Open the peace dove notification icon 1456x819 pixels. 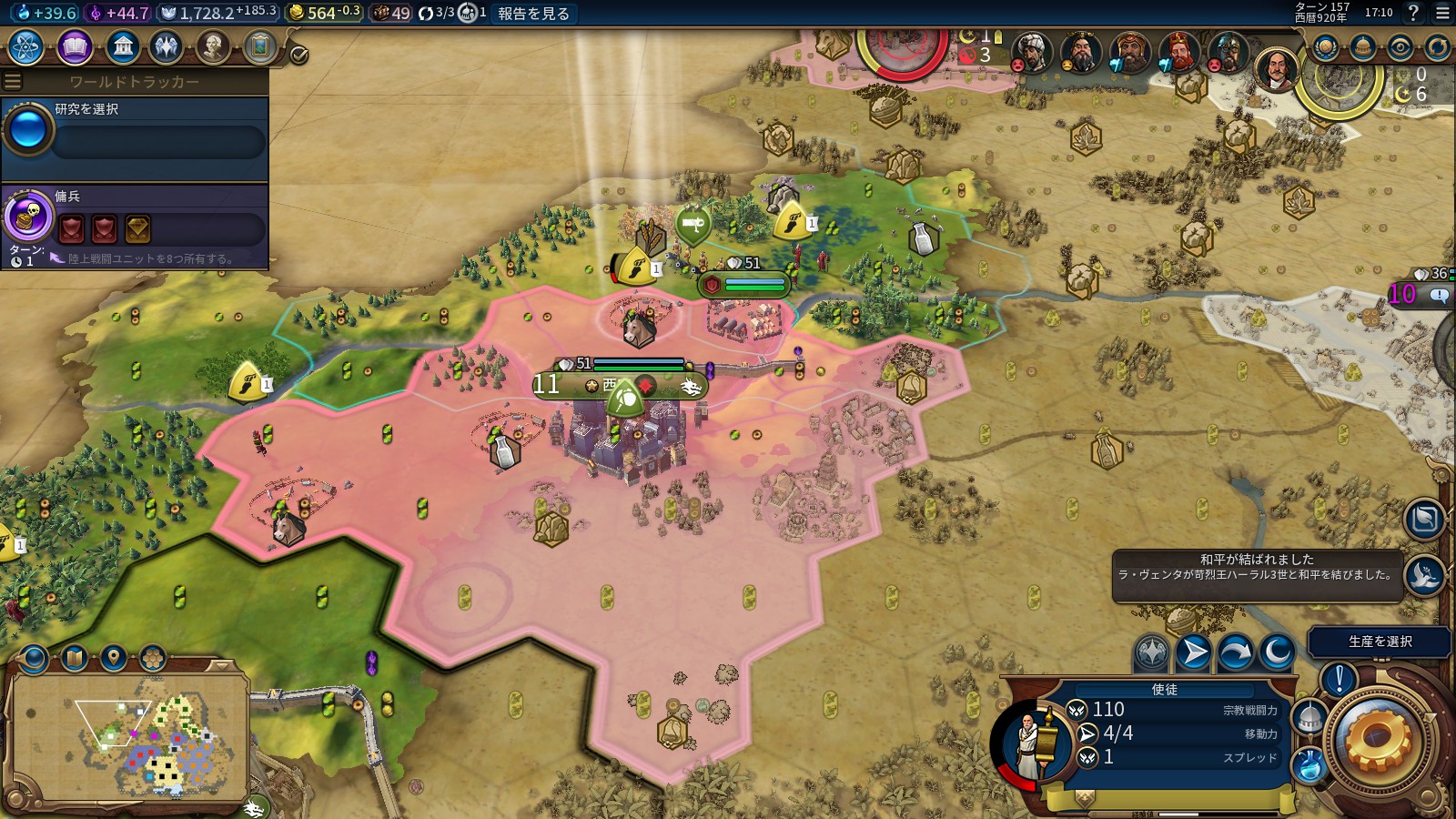(1424, 575)
